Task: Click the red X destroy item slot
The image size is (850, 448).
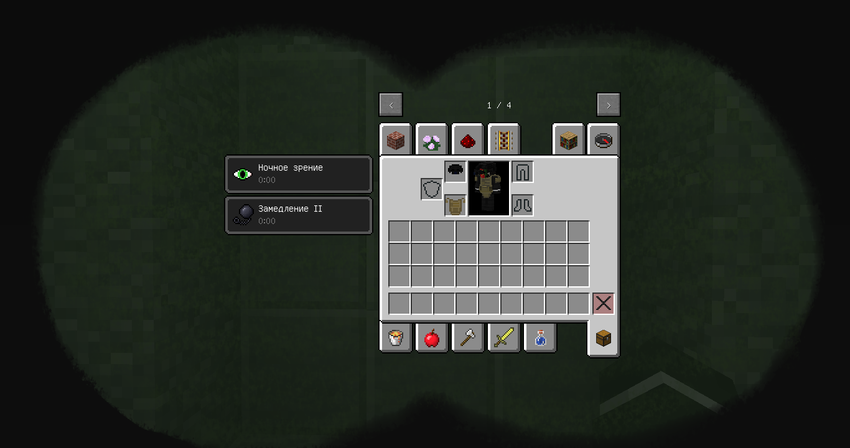Action: (603, 303)
